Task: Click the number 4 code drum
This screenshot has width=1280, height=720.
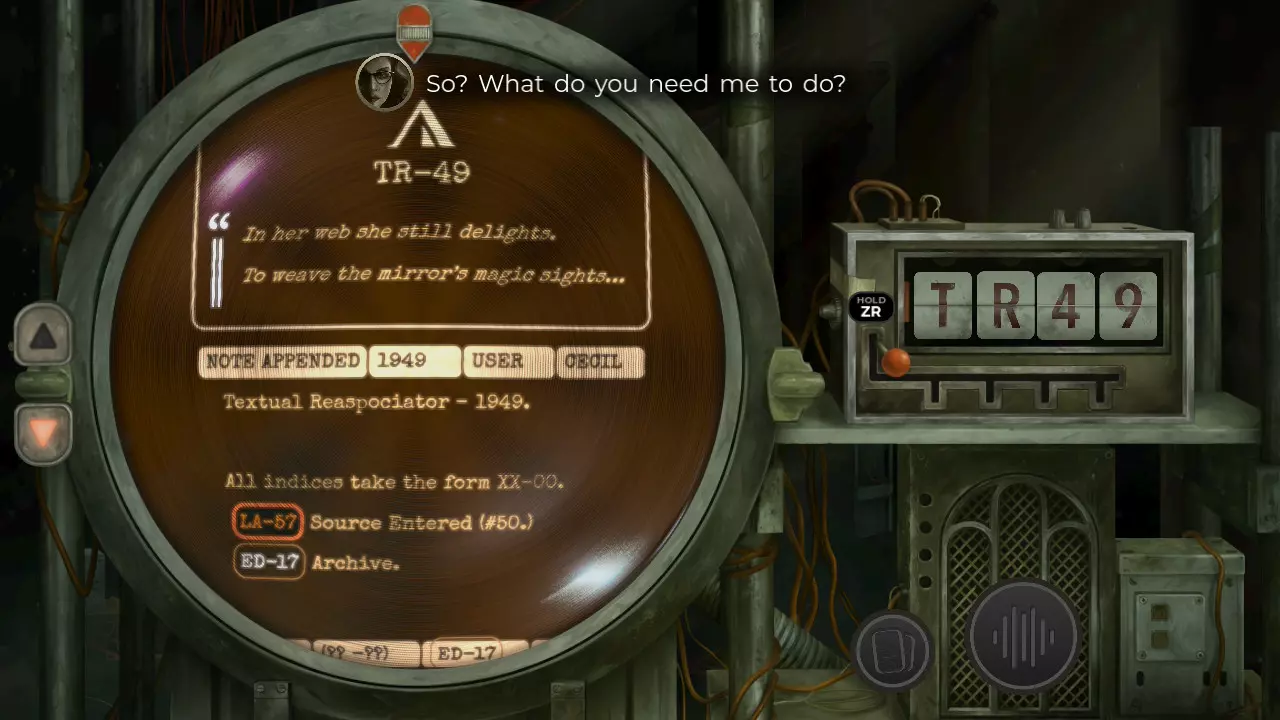Action: pyautogui.click(x=1067, y=305)
